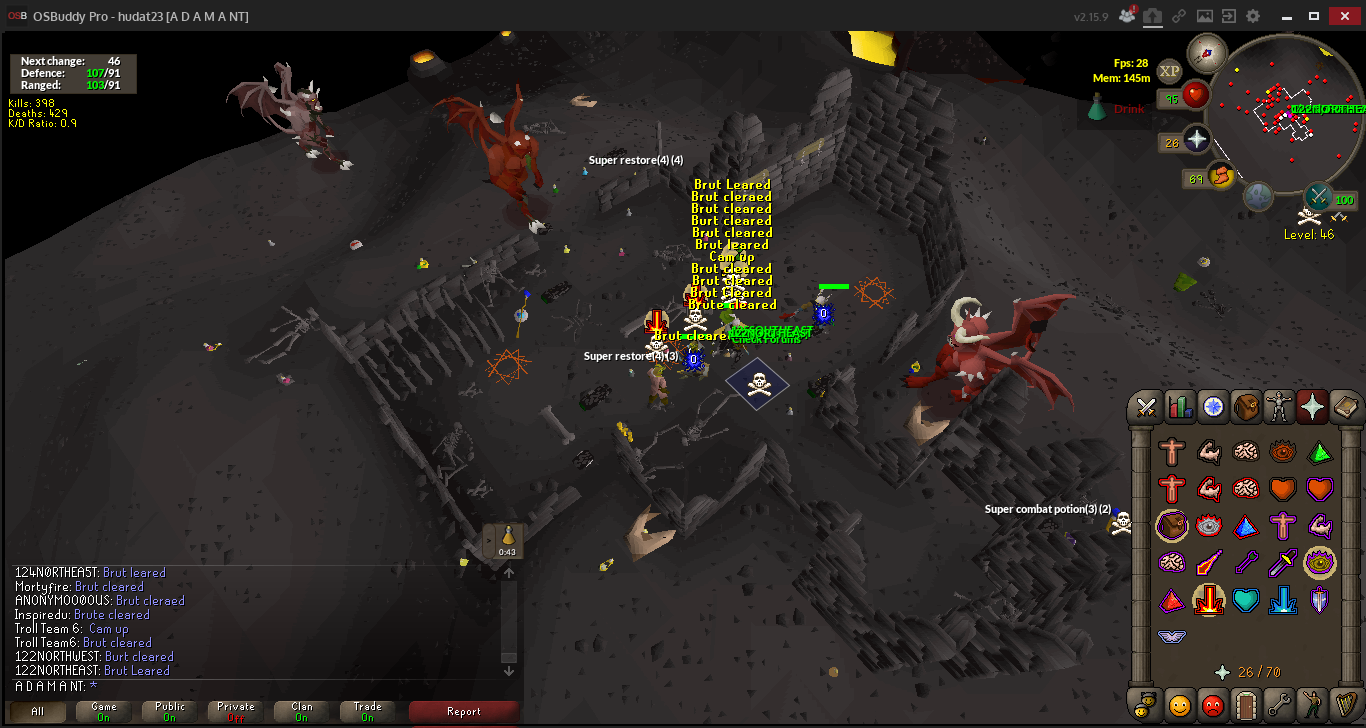Open the Inventory backpack tab
The width and height of the screenshot is (1366, 728).
tap(1246, 407)
